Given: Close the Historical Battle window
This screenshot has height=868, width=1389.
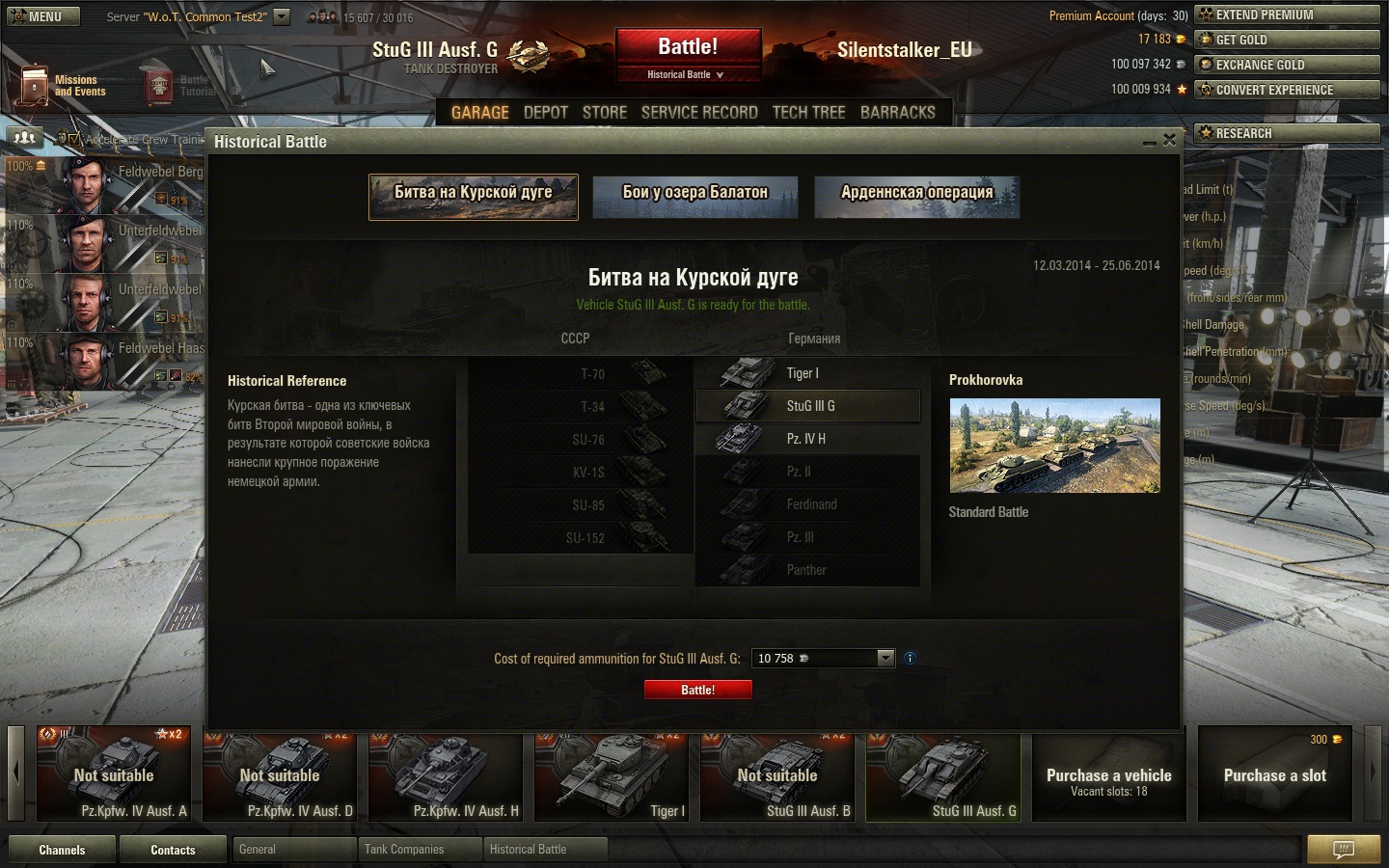Looking at the screenshot, I should pos(1169,141).
